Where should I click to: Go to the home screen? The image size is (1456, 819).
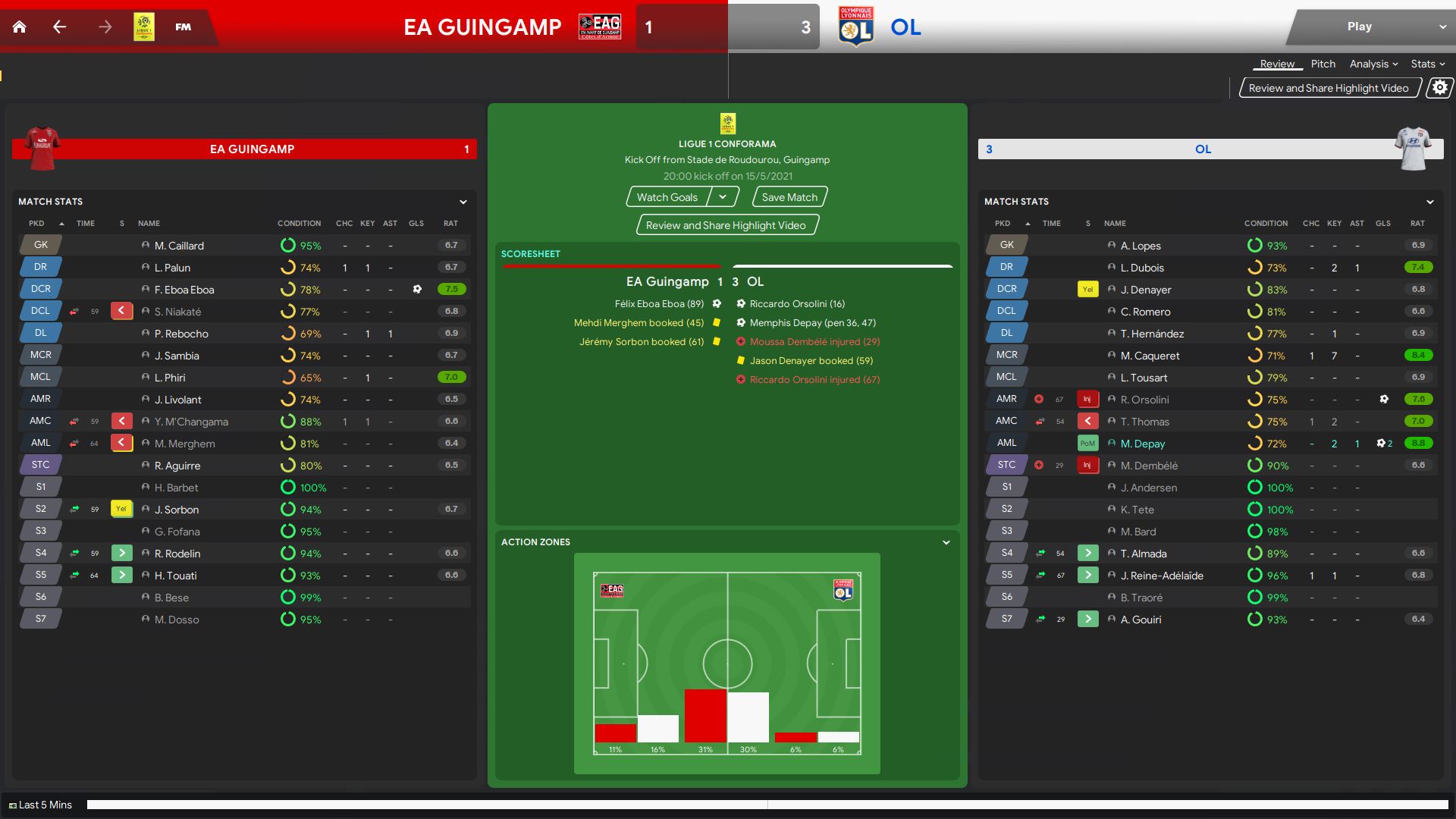(x=20, y=27)
